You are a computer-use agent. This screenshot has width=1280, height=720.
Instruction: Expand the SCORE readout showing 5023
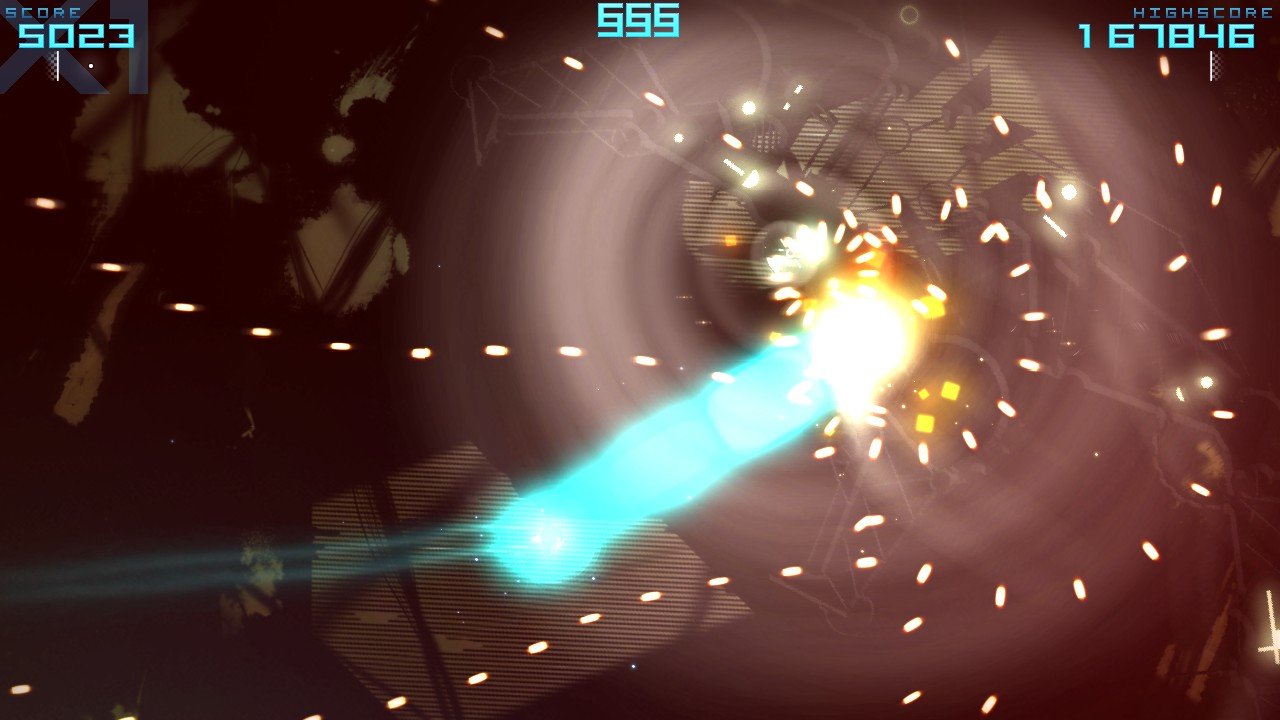click(x=78, y=35)
